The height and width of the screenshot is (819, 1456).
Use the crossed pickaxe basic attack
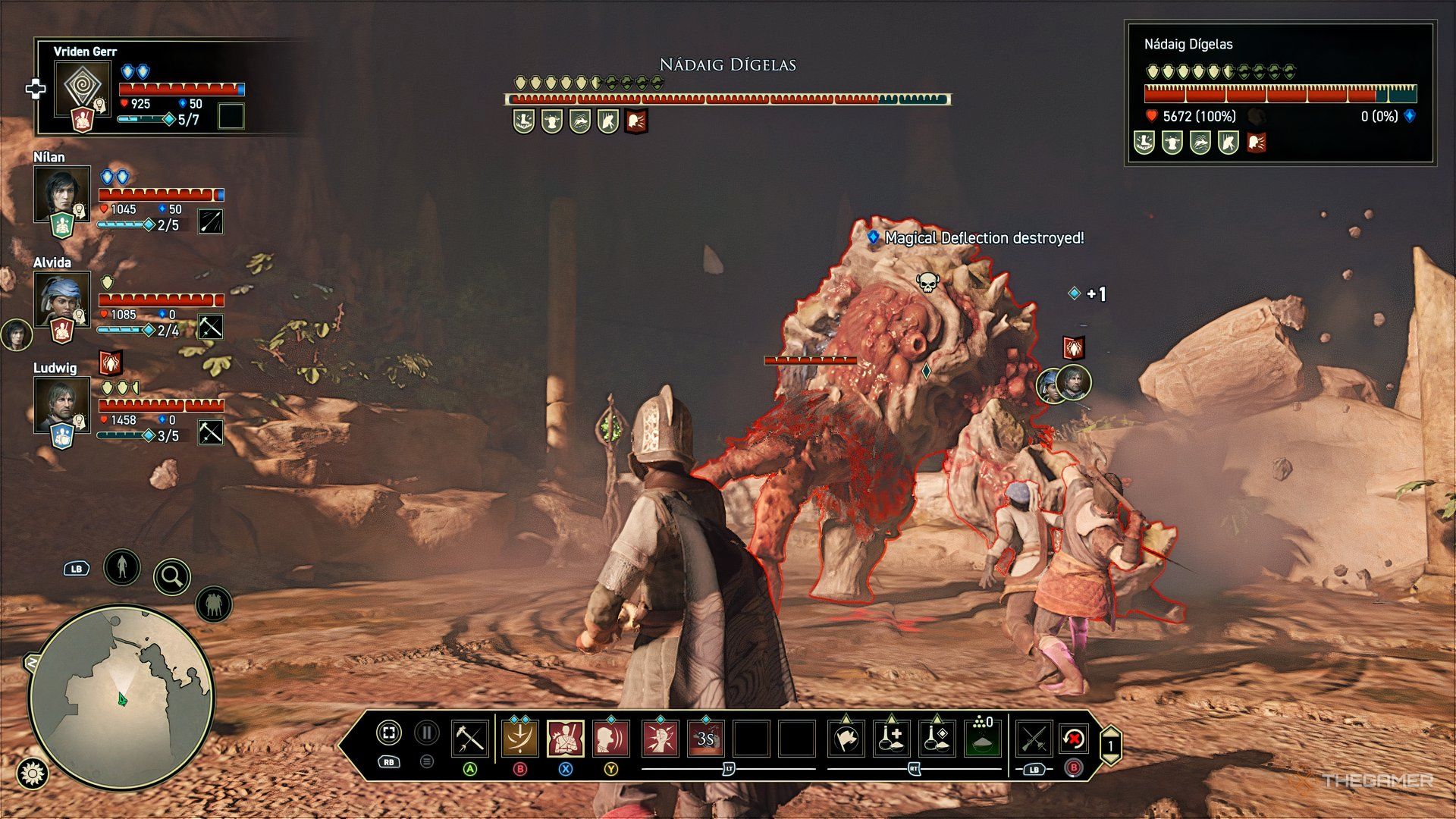[469, 738]
